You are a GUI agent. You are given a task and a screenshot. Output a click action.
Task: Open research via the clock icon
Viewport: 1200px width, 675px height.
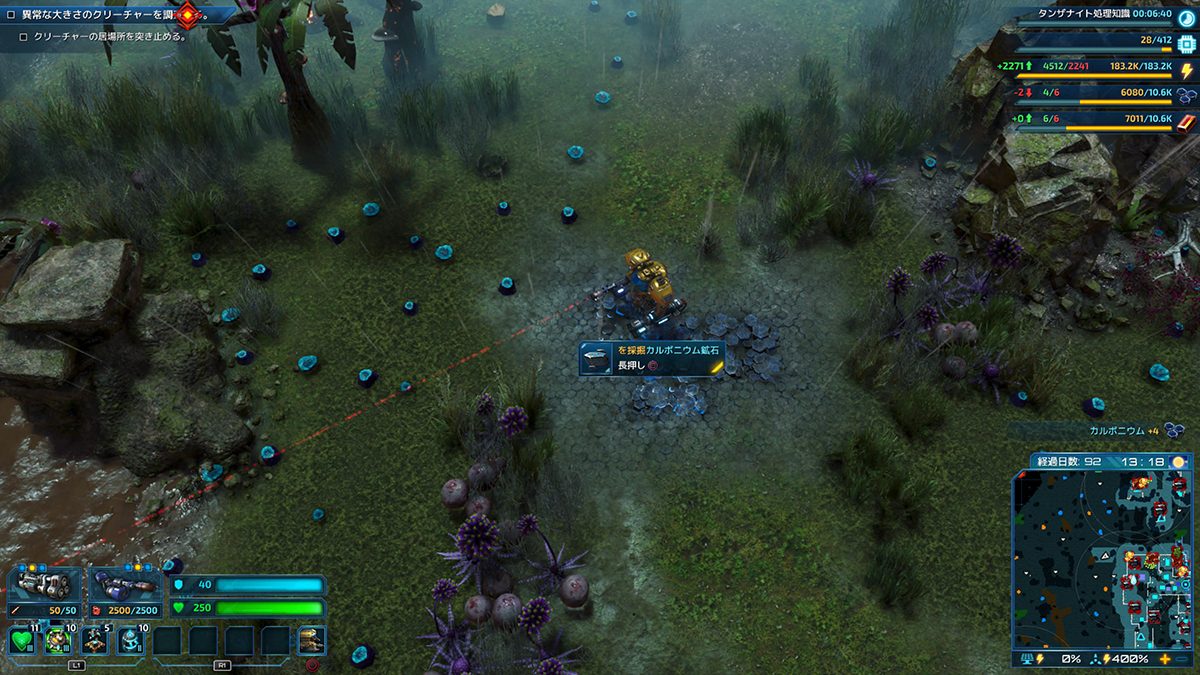pyautogui.click(x=1186, y=14)
